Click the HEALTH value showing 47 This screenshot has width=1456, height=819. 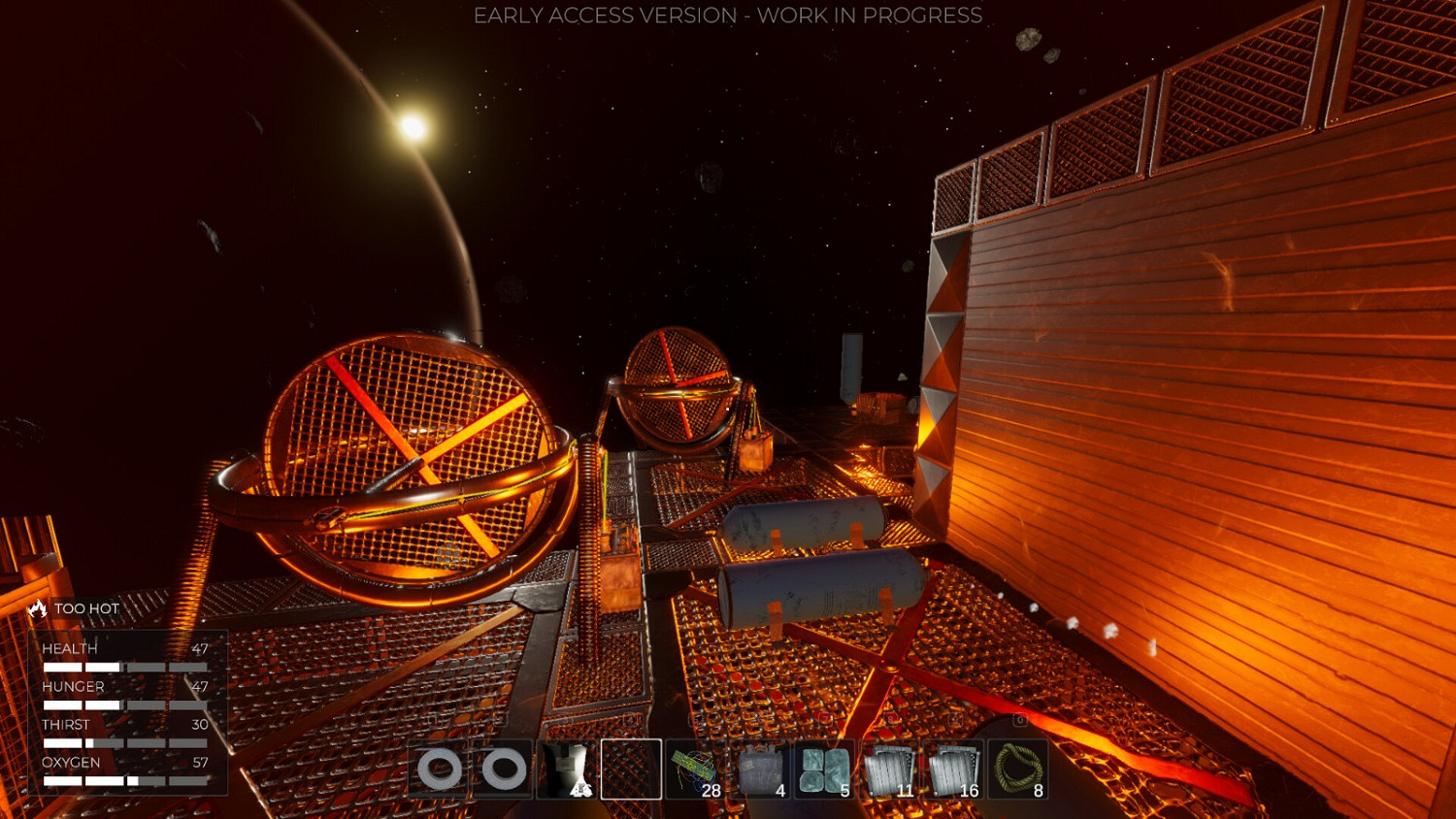pos(201,648)
